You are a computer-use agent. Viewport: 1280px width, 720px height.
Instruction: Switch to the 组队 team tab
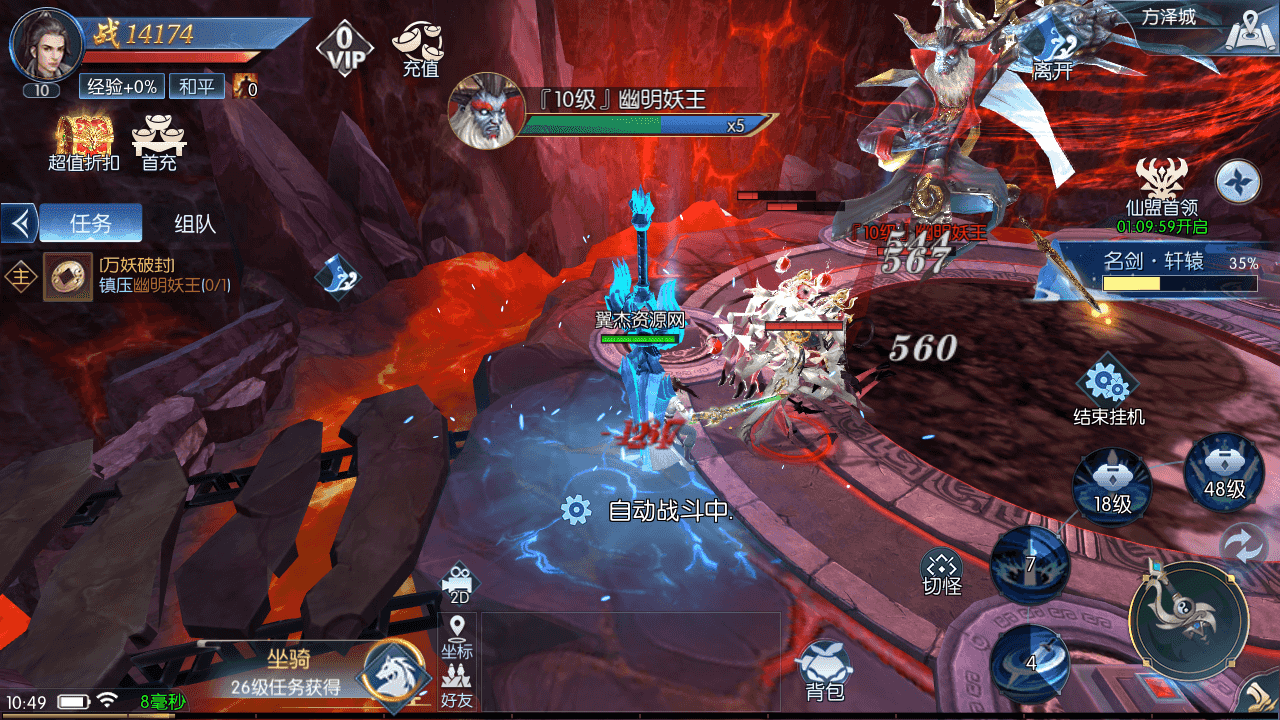click(x=195, y=223)
